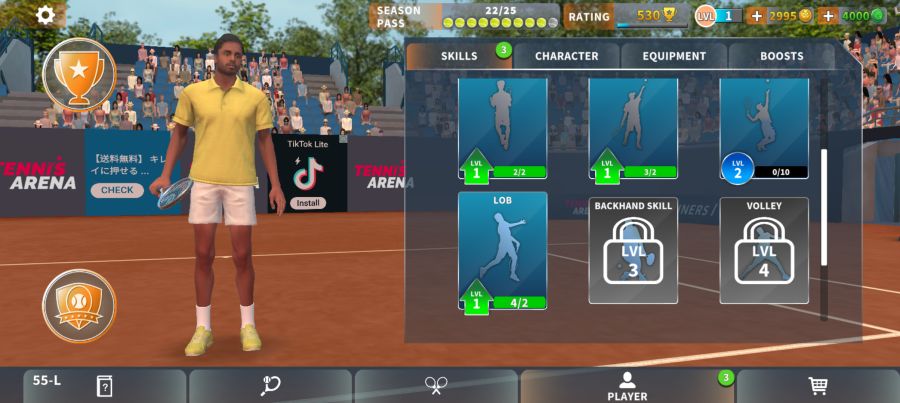Switch to the Skills tab
This screenshot has width=900, height=403.
(x=459, y=56)
